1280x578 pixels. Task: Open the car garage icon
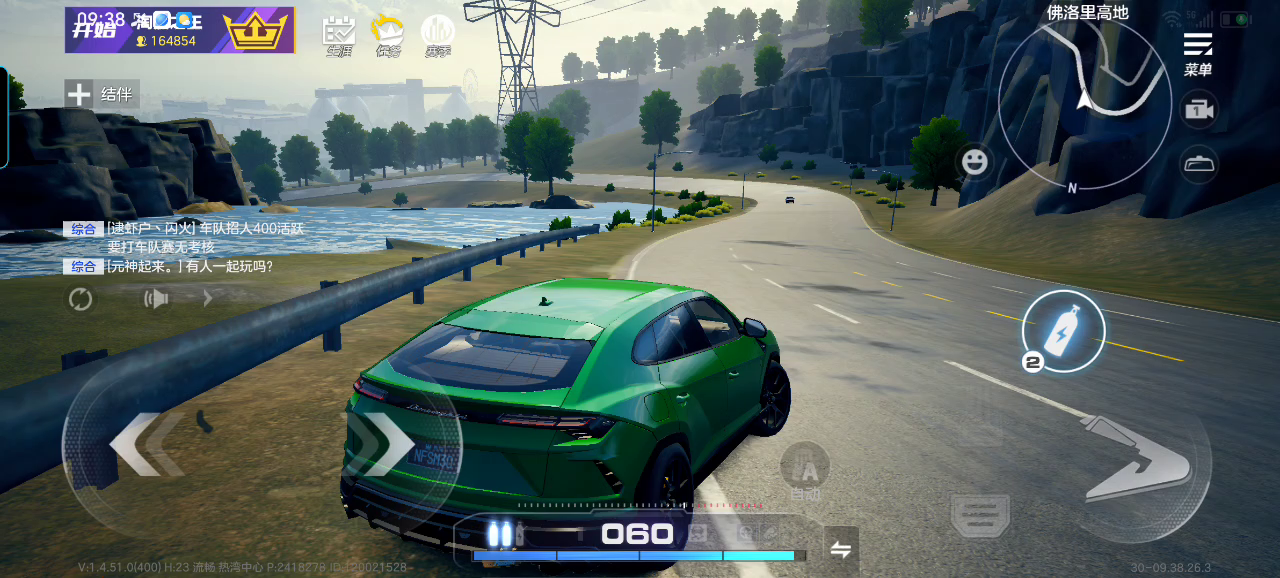click(x=1198, y=163)
